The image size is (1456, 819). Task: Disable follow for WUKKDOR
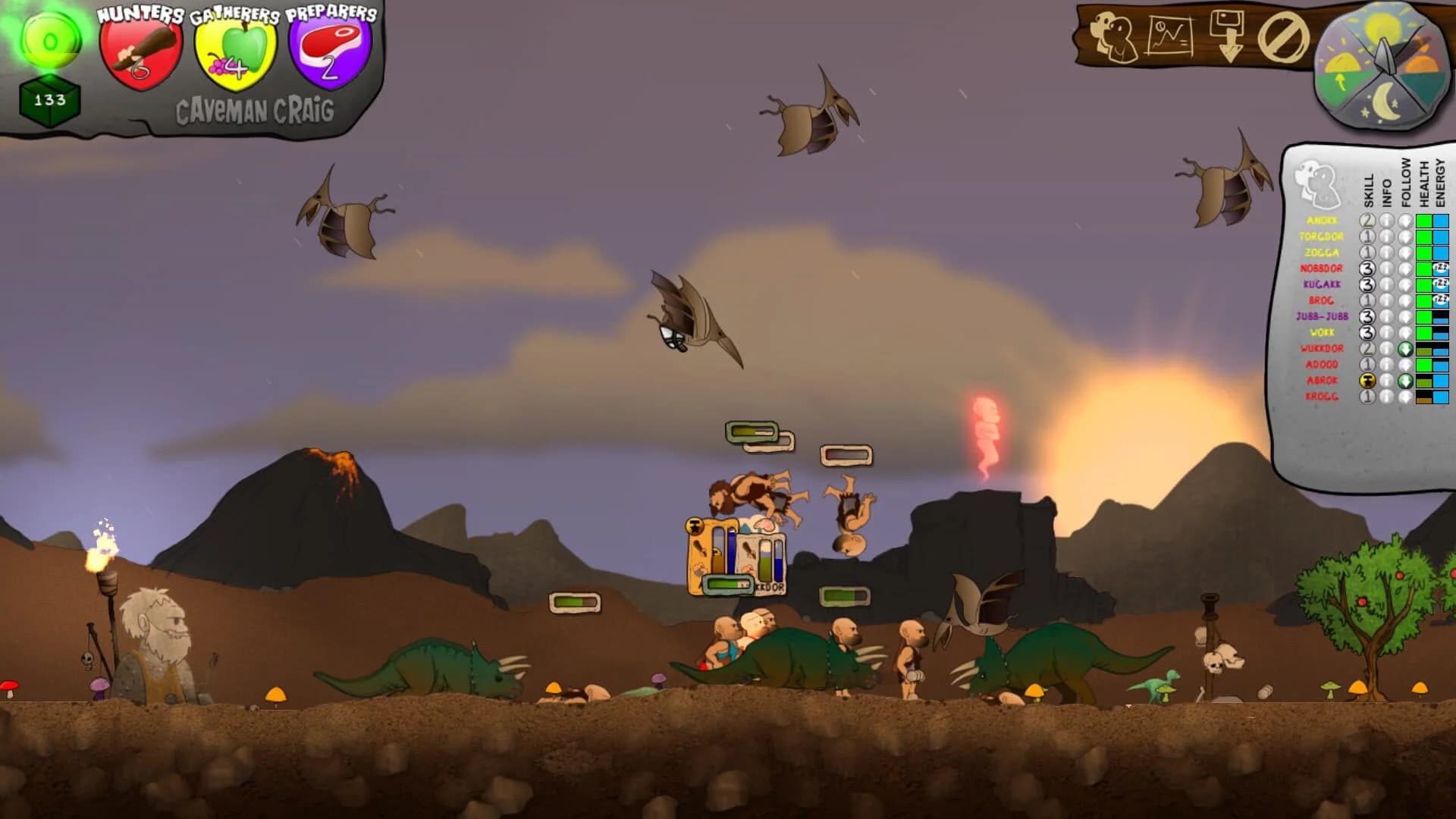click(1405, 350)
